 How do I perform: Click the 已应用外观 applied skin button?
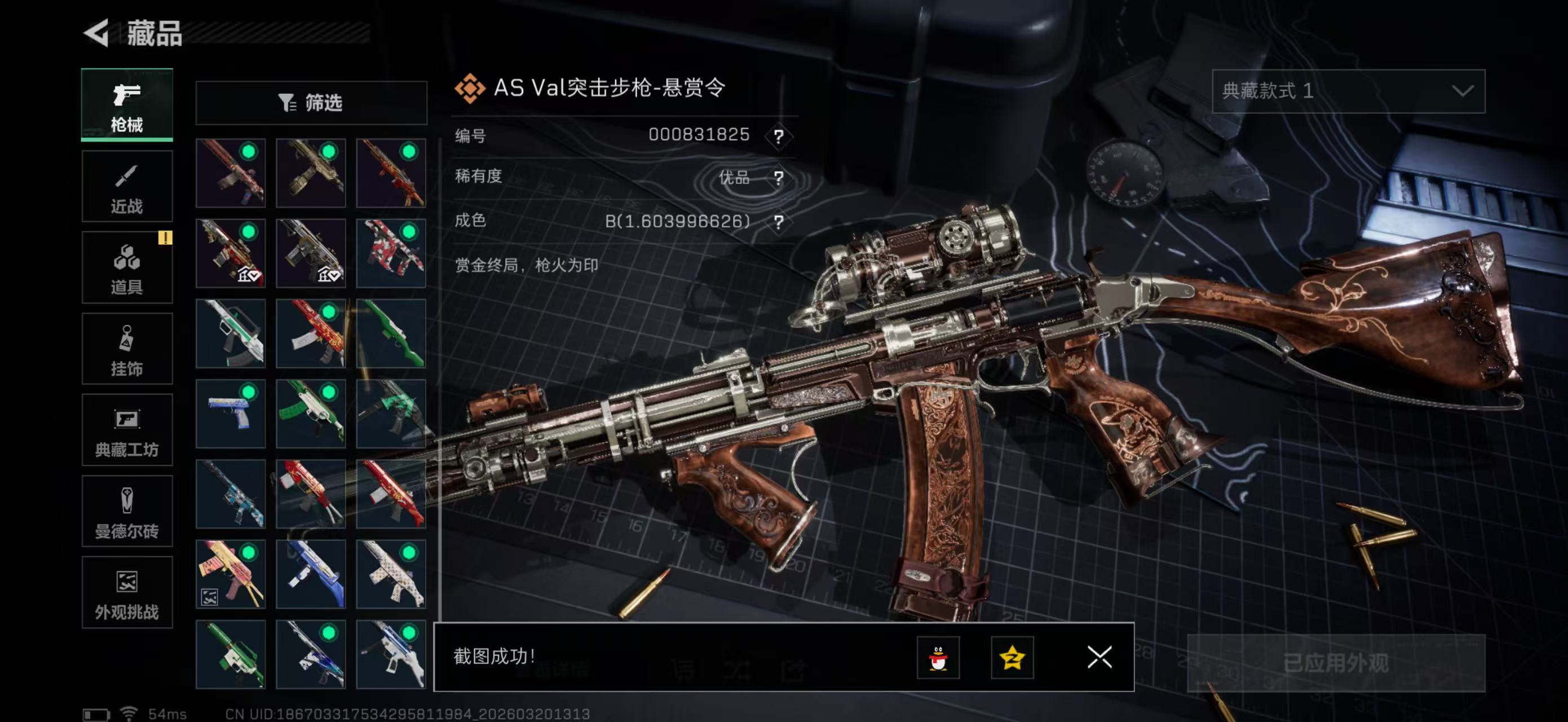pyautogui.click(x=1336, y=663)
